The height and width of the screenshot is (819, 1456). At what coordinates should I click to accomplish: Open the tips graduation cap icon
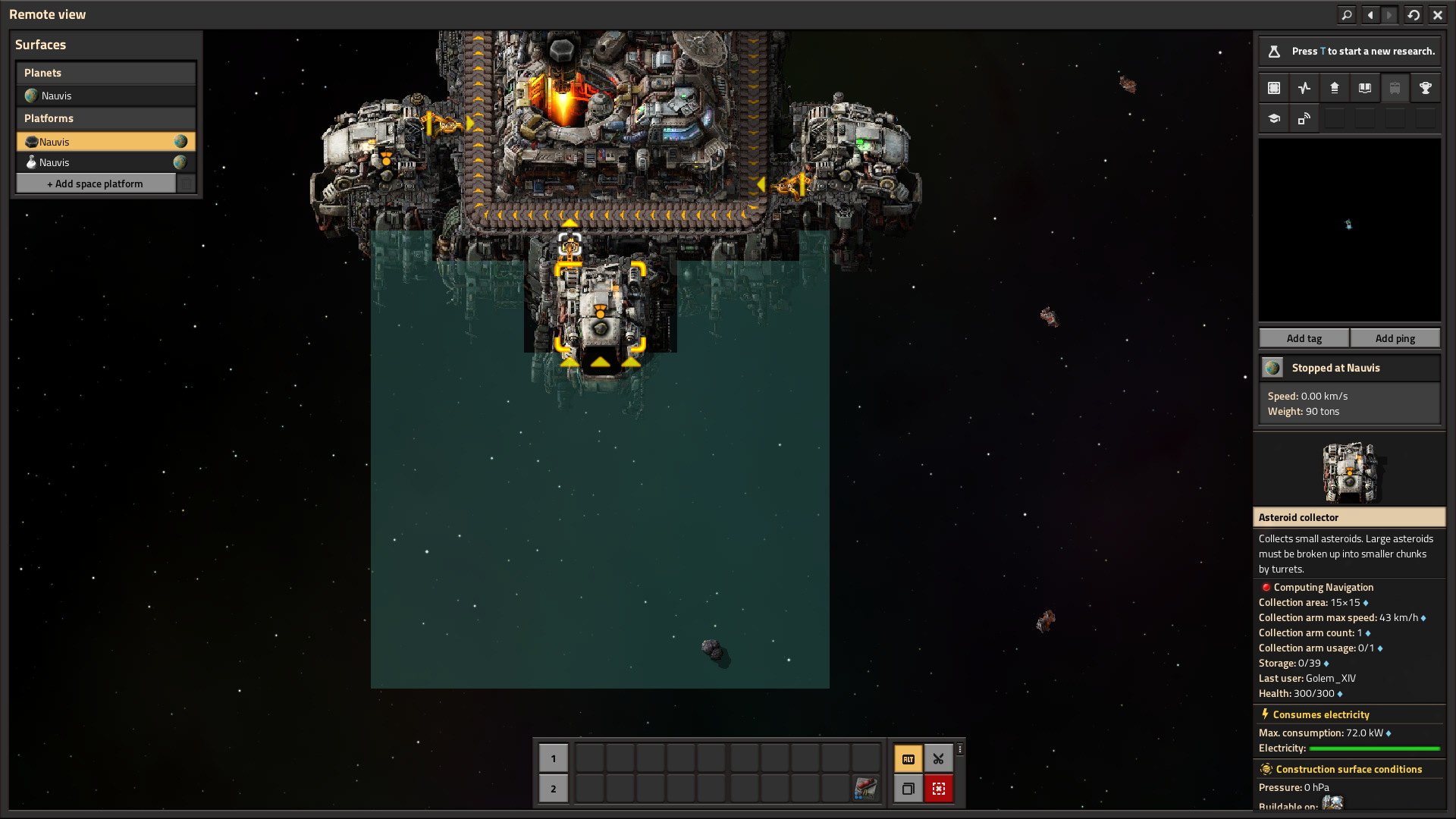point(1274,118)
